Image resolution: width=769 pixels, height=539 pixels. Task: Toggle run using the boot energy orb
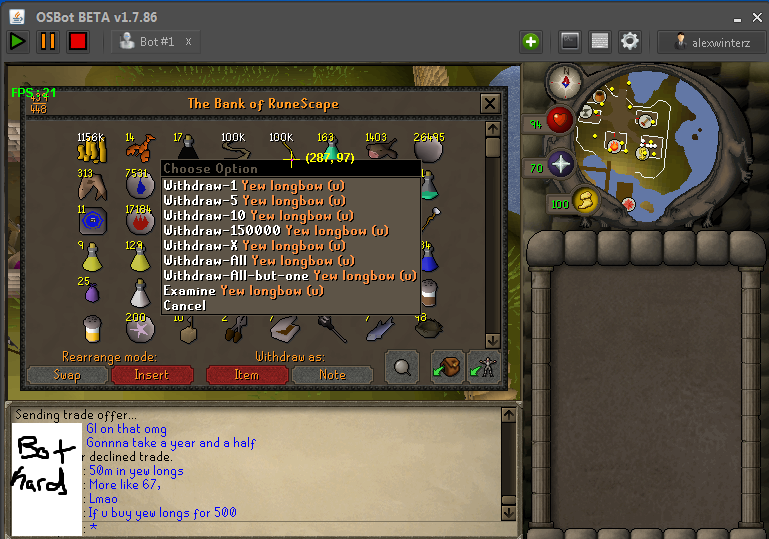(585, 203)
